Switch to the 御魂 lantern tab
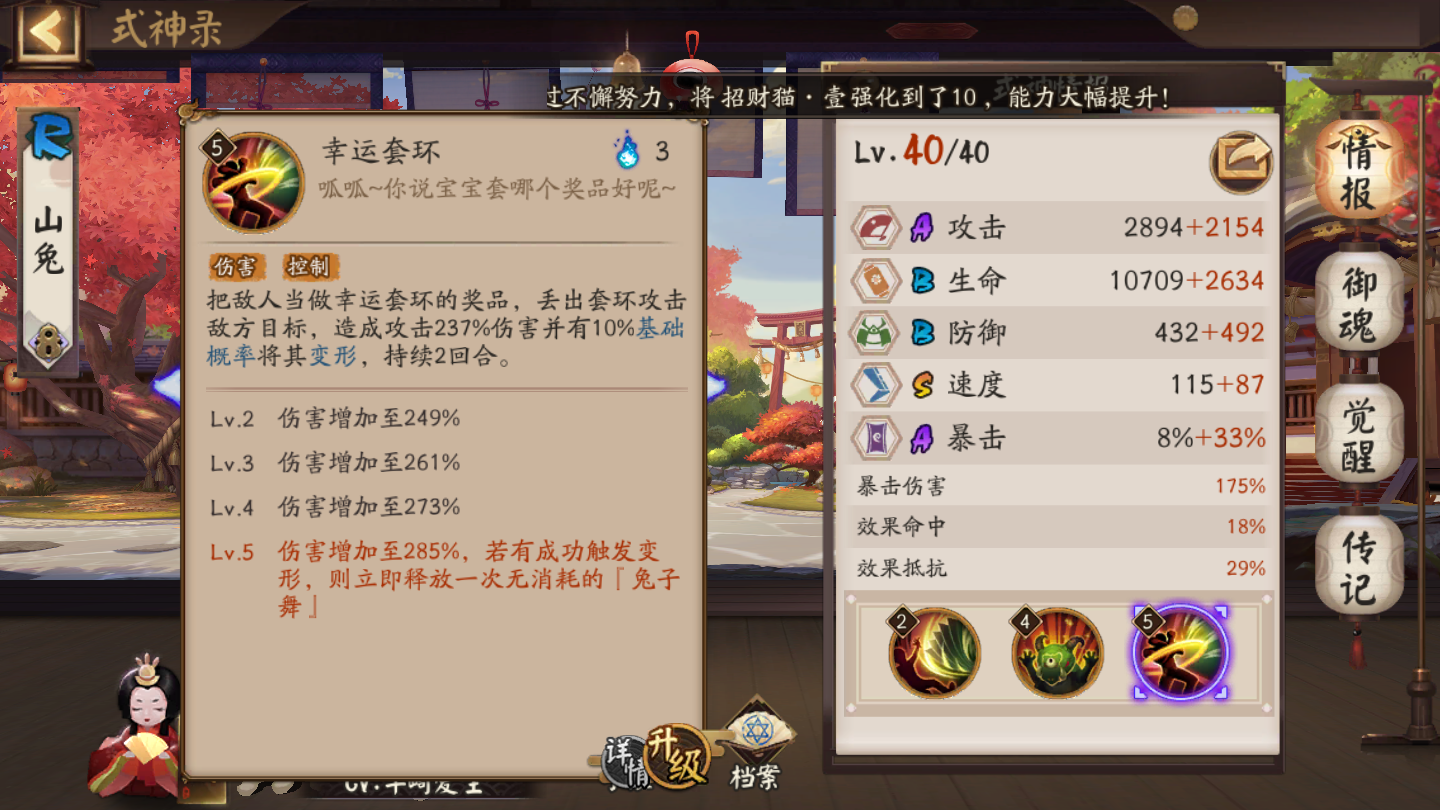This screenshot has height=810, width=1440. pos(1357,302)
